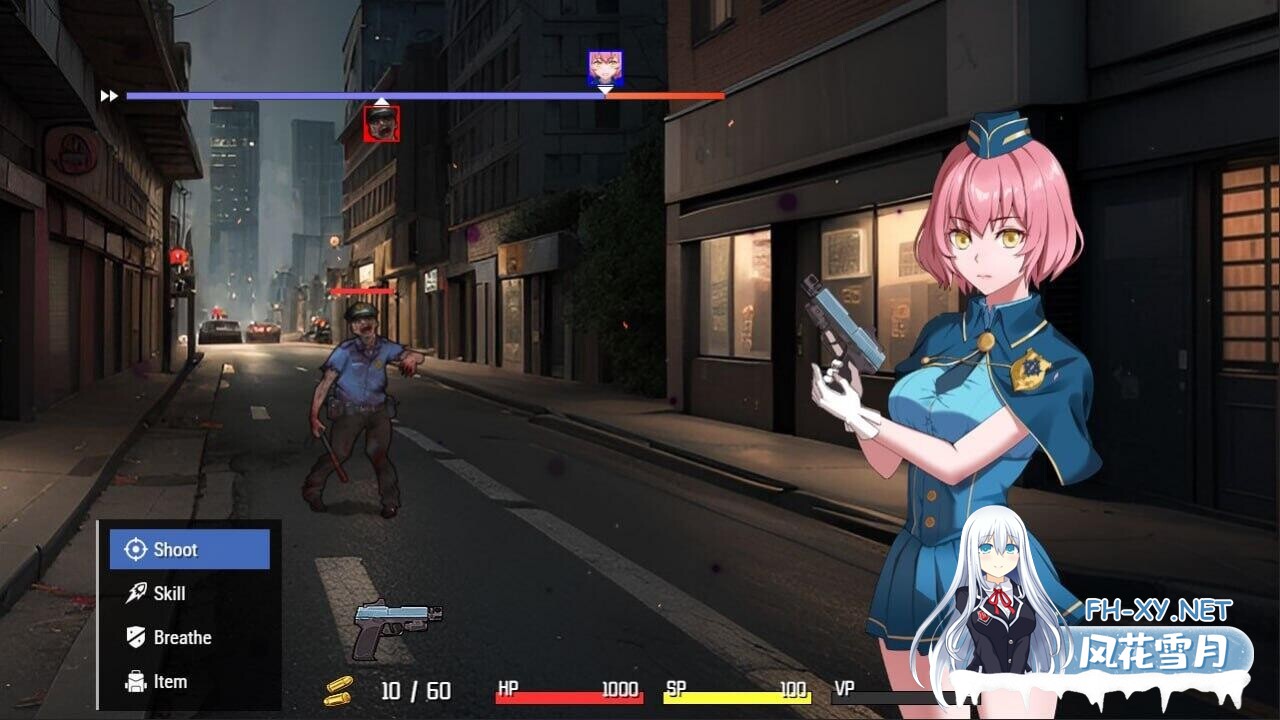Click the backpack Item icon
The image size is (1280, 720).
pyautogui.click(x=136, y=681)
